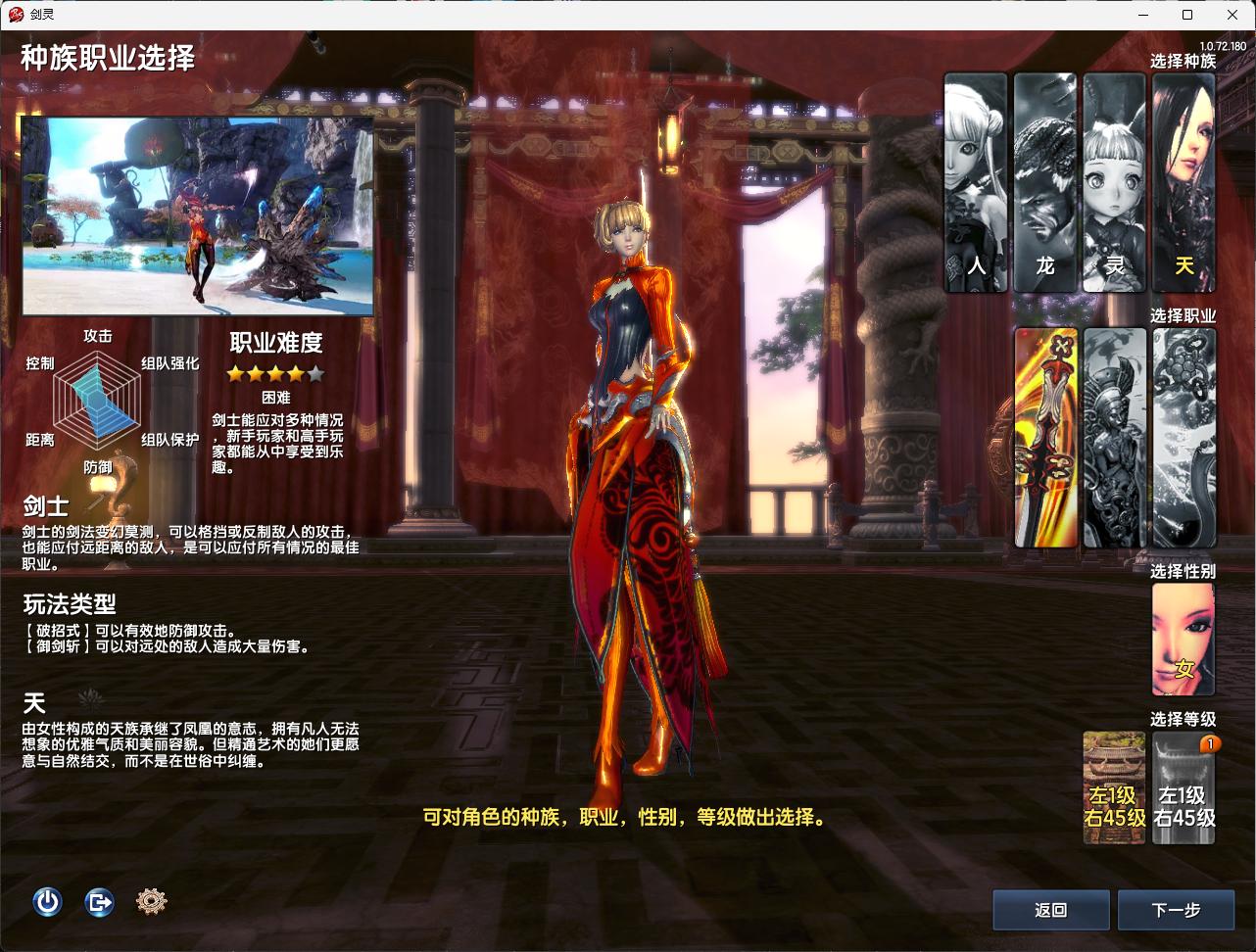1256x952 pixels.
Task: Close the game window
Action: pos(1232,15)
